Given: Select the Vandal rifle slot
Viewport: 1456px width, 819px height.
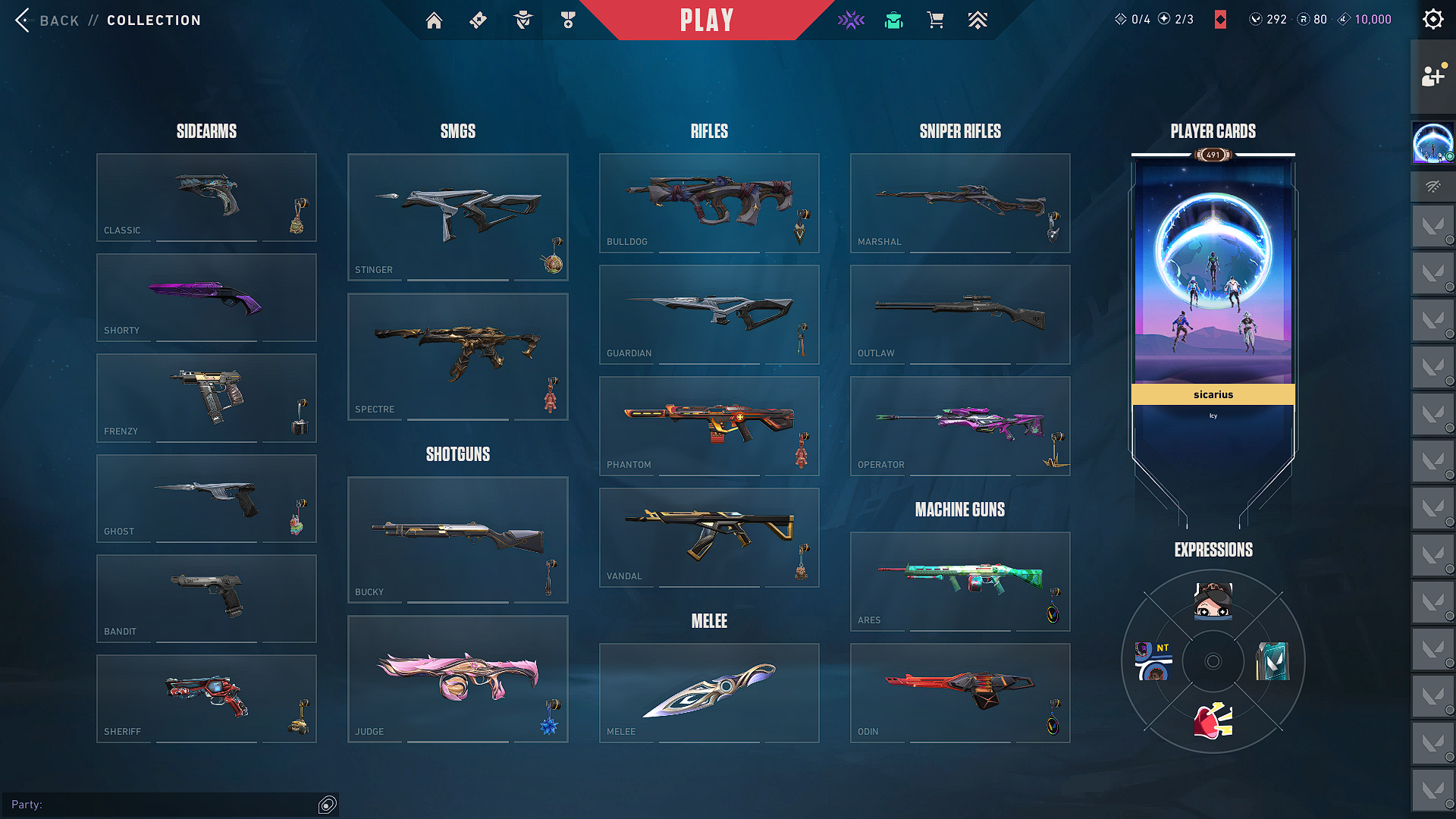Looking at the screenshot, I should pyautogui.click(x=709, y=537).
